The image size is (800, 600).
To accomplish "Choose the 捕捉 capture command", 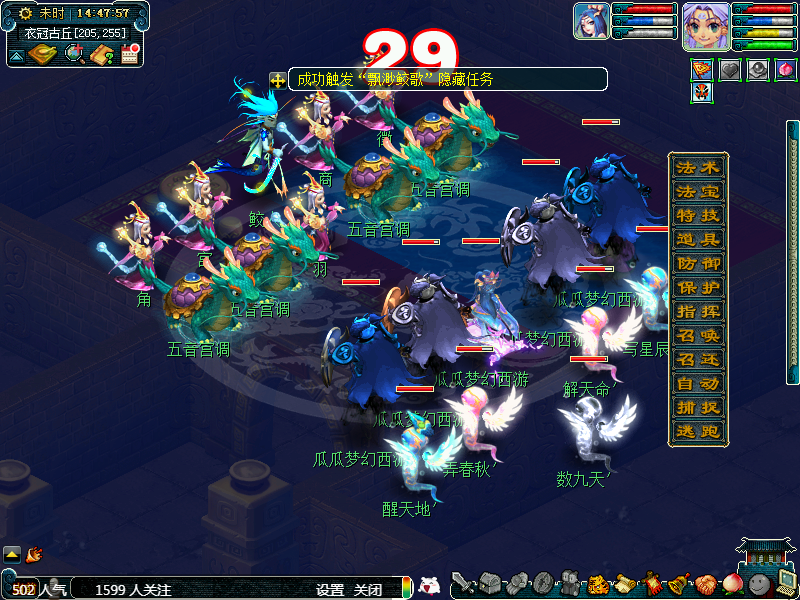I will pos(698,407).
